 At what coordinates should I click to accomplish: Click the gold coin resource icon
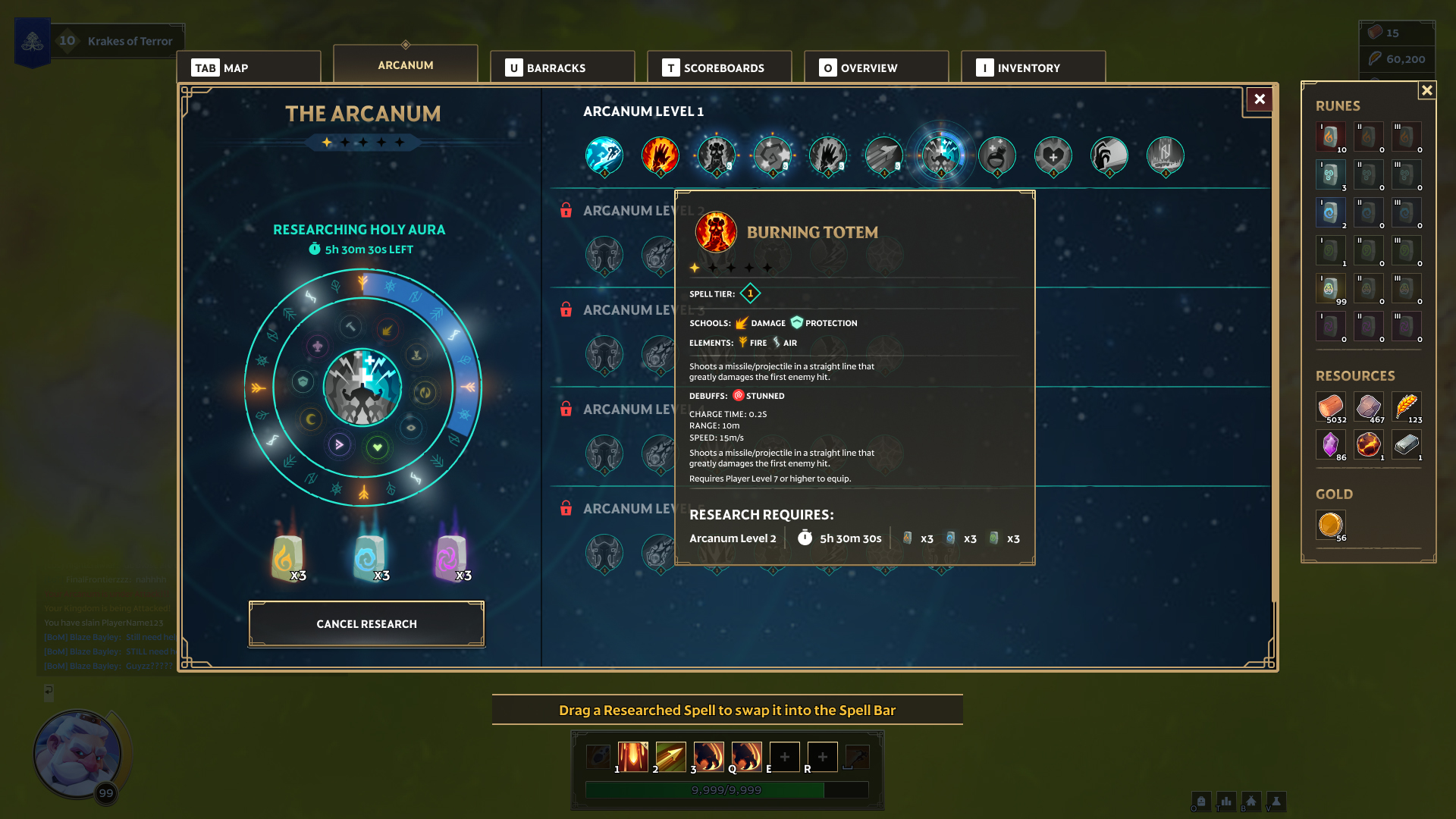pyautogui.click(x=1330, y=525)
